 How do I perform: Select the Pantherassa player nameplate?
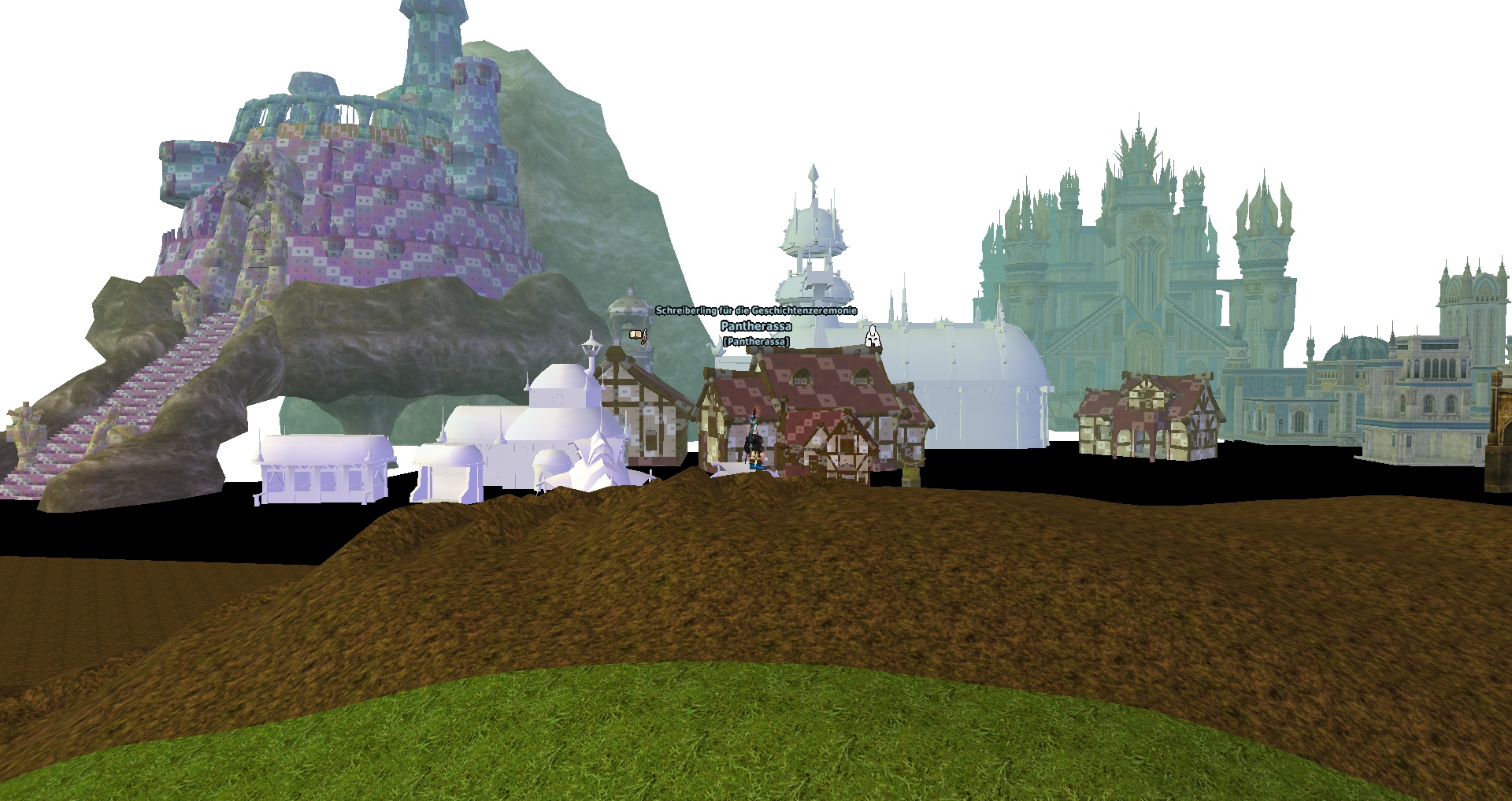[x=756, y=326]
